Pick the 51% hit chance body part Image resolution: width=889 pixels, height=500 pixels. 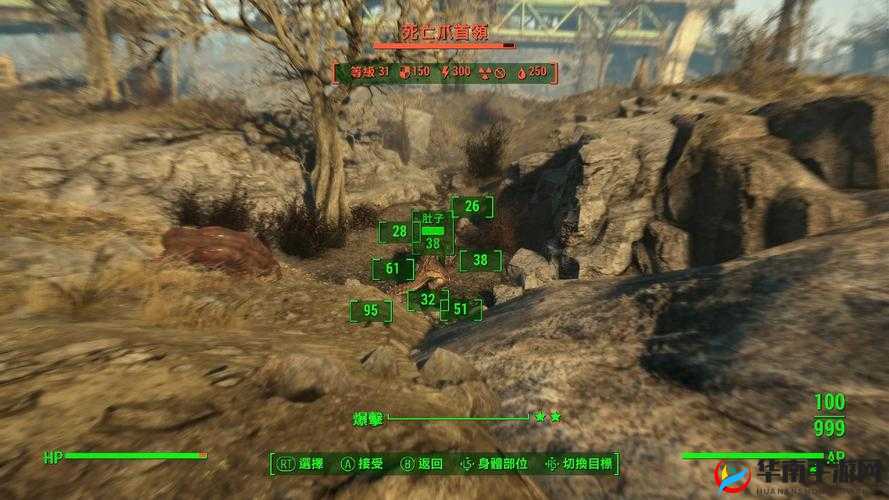460,310
